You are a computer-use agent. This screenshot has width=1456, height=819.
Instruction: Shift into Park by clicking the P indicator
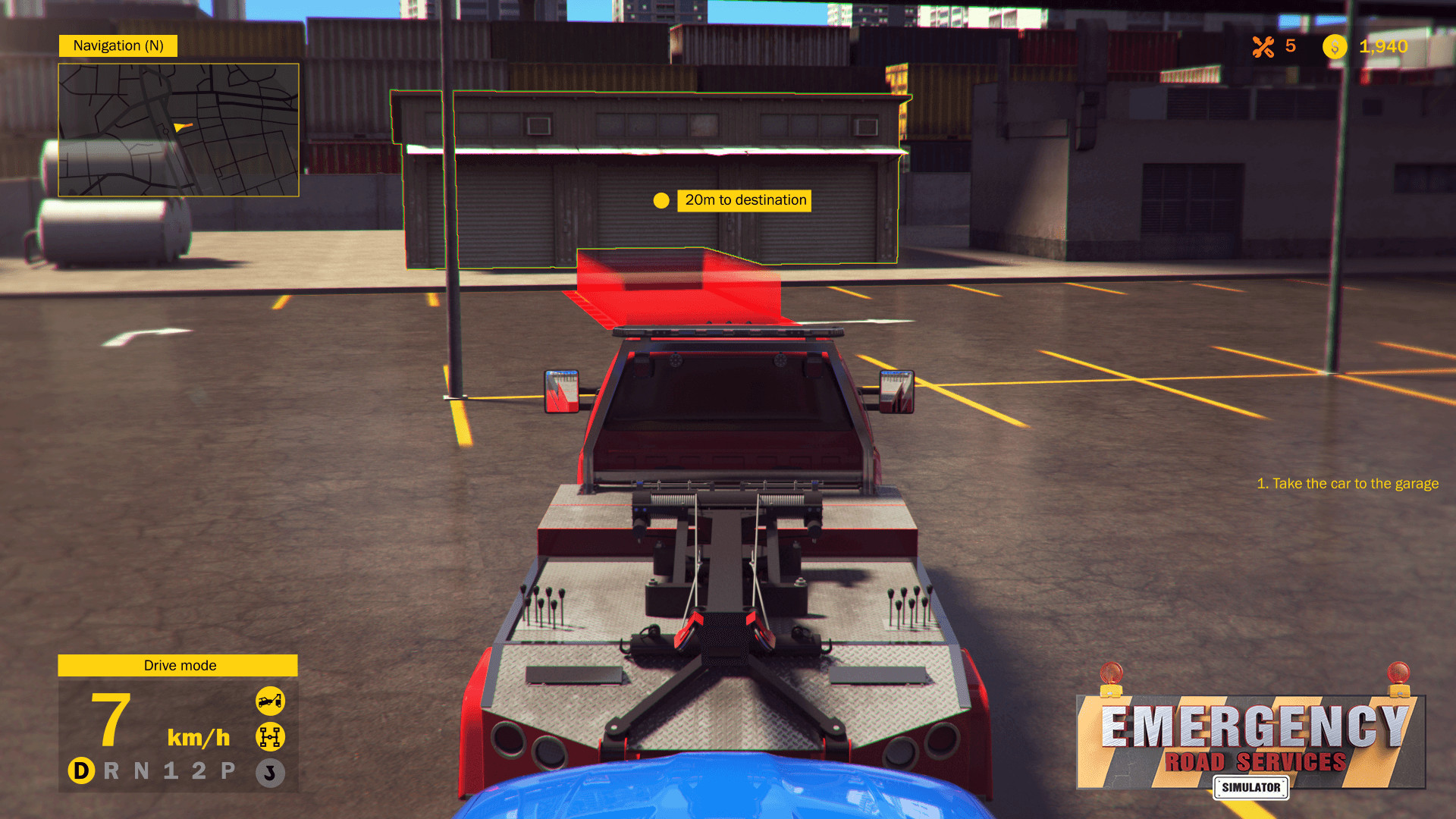[x=229, y=771]
